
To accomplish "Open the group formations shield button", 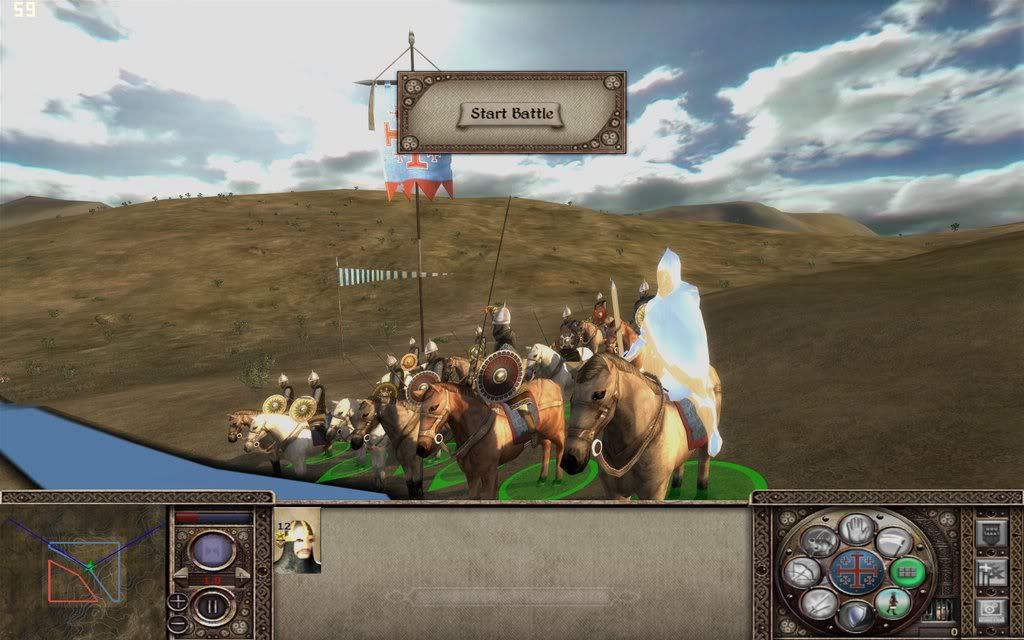I will tap(989, 532).
